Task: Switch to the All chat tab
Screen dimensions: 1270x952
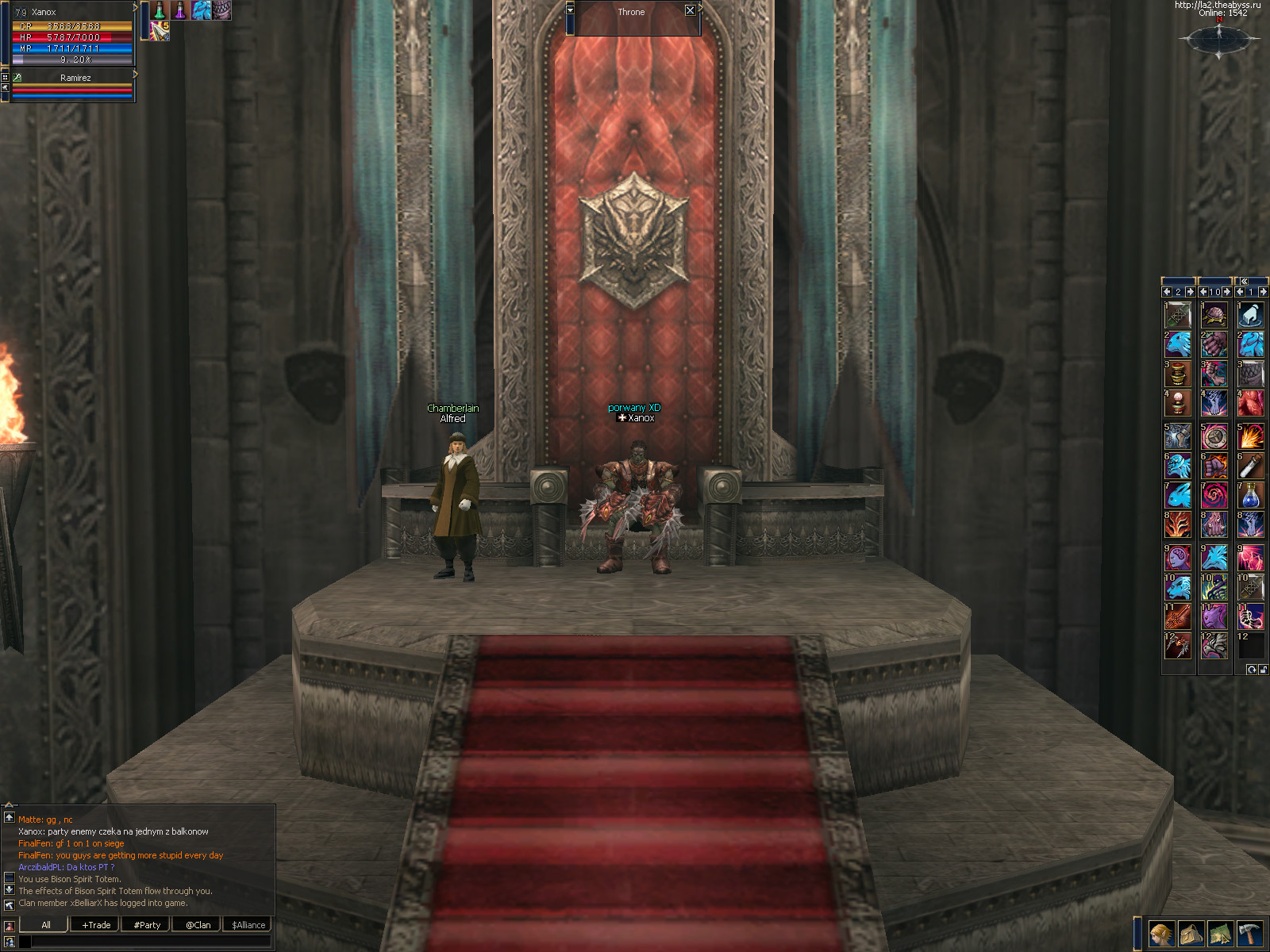Action: point(46,924)
